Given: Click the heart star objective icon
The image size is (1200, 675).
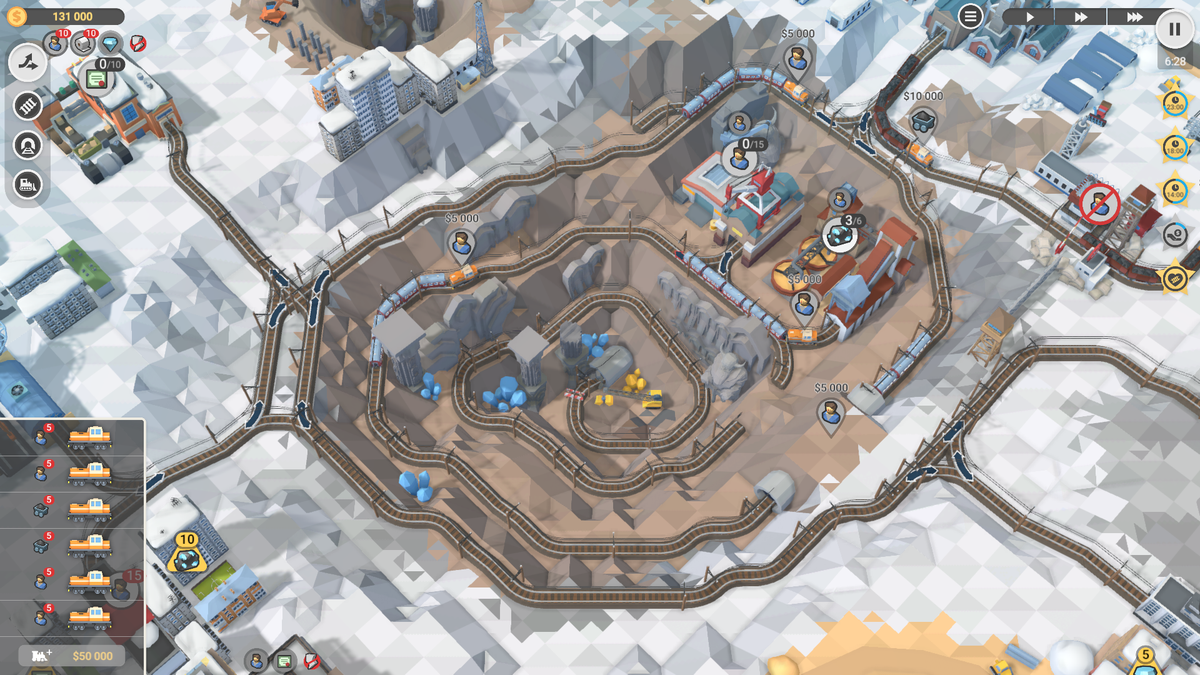Looking at the screenshot, I should pyautogui.click(x=1174, y=277).
